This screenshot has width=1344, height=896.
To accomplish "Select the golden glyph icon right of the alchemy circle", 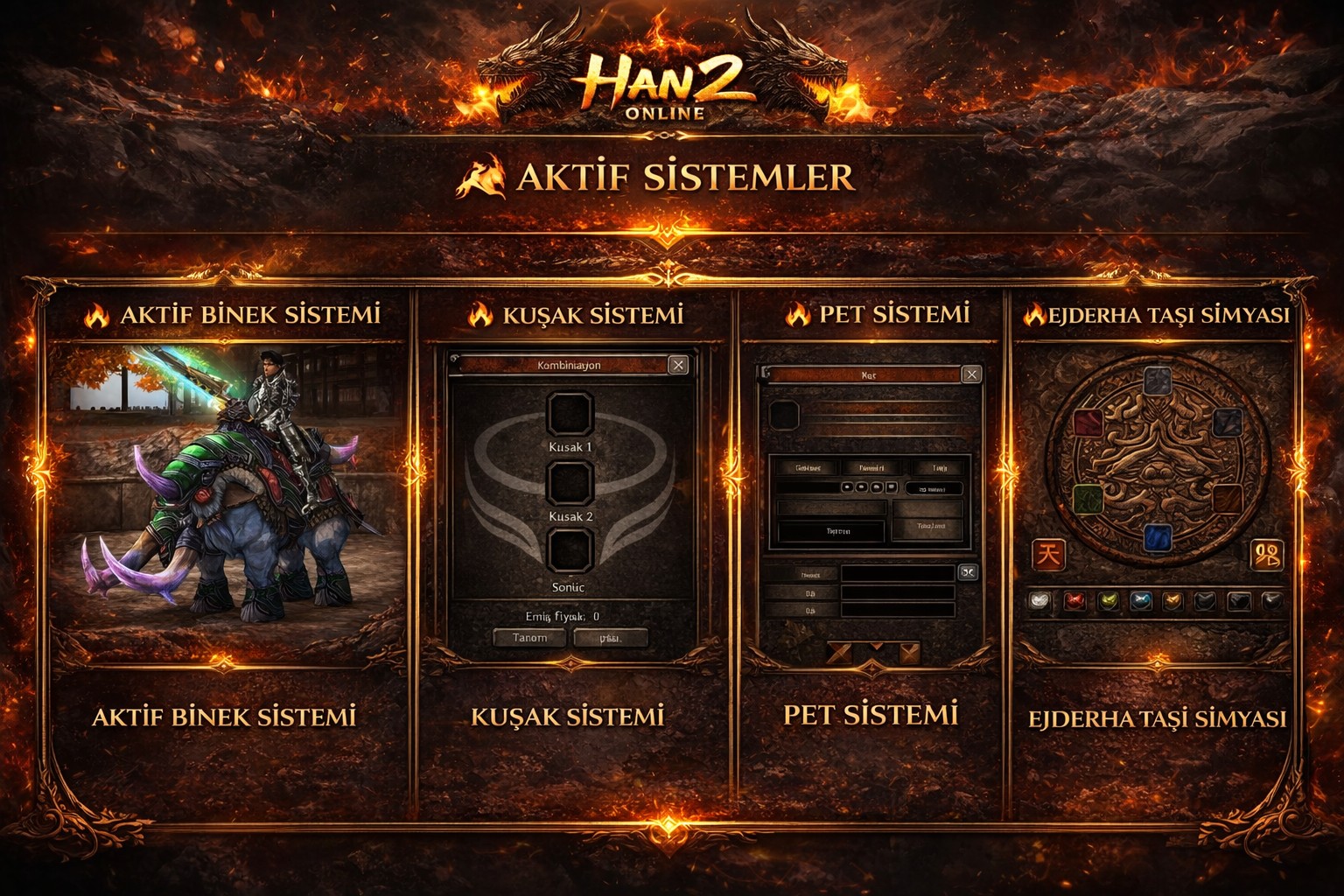I will pos(1267,556).
